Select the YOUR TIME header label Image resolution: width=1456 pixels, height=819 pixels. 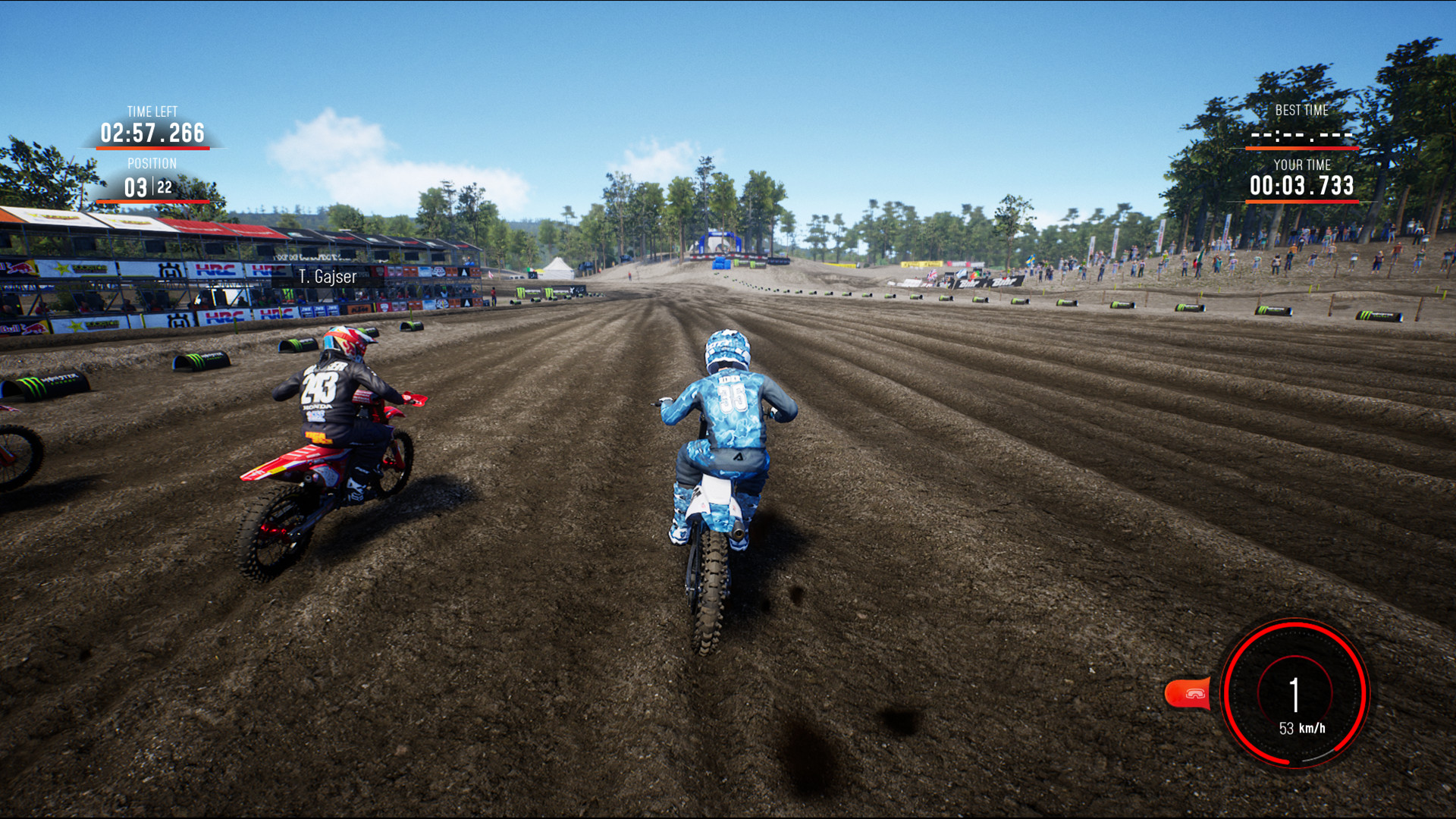pos(1302,164)
